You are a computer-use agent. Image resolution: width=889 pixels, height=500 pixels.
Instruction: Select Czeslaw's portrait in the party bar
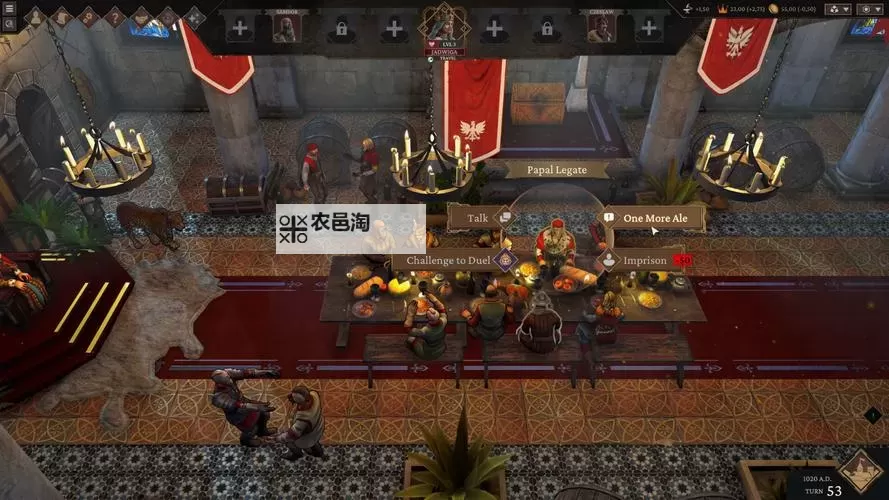pyautogui.click(x=601, y=28)
